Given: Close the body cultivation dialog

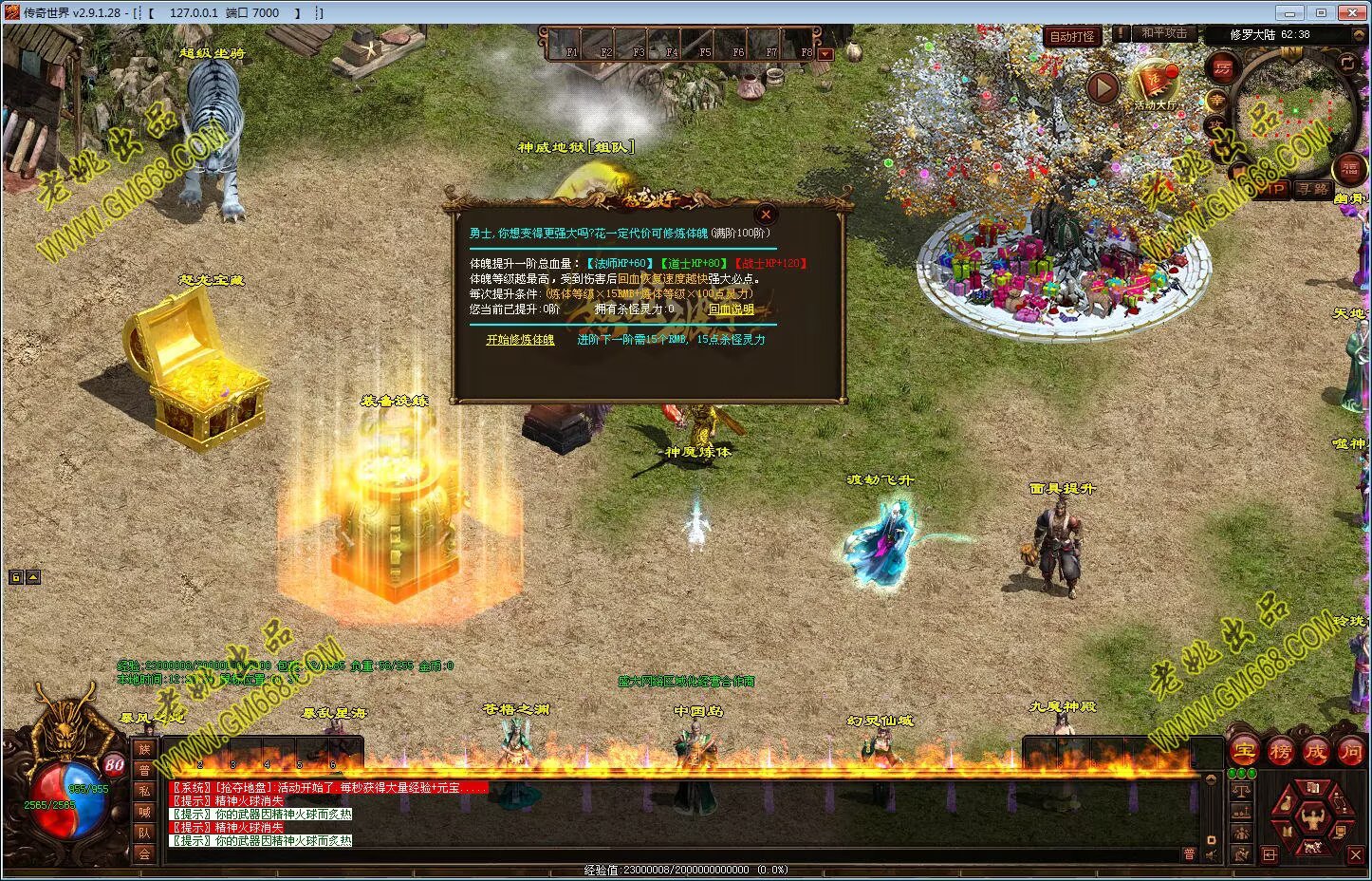Looking at the screenshot, I should [x=766, y=214].
